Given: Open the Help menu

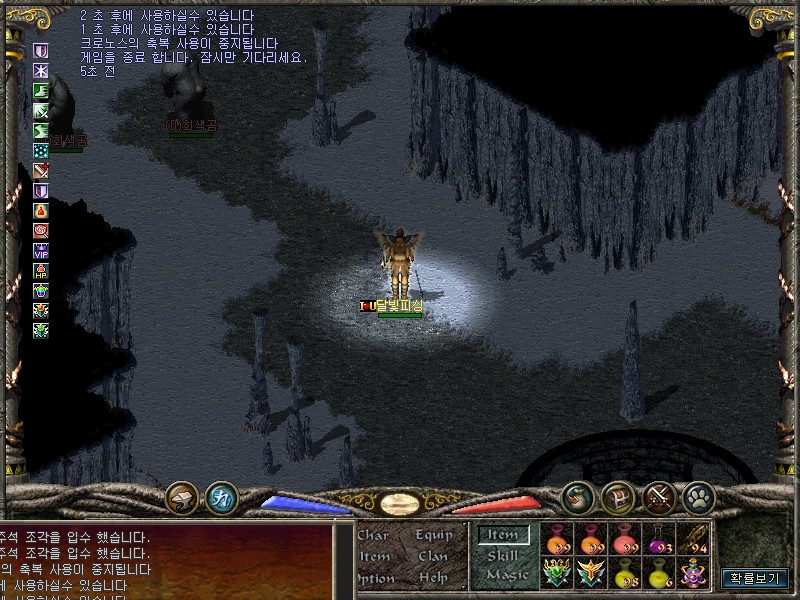Looking at the screenshot, I should click(x=433, y=578).
